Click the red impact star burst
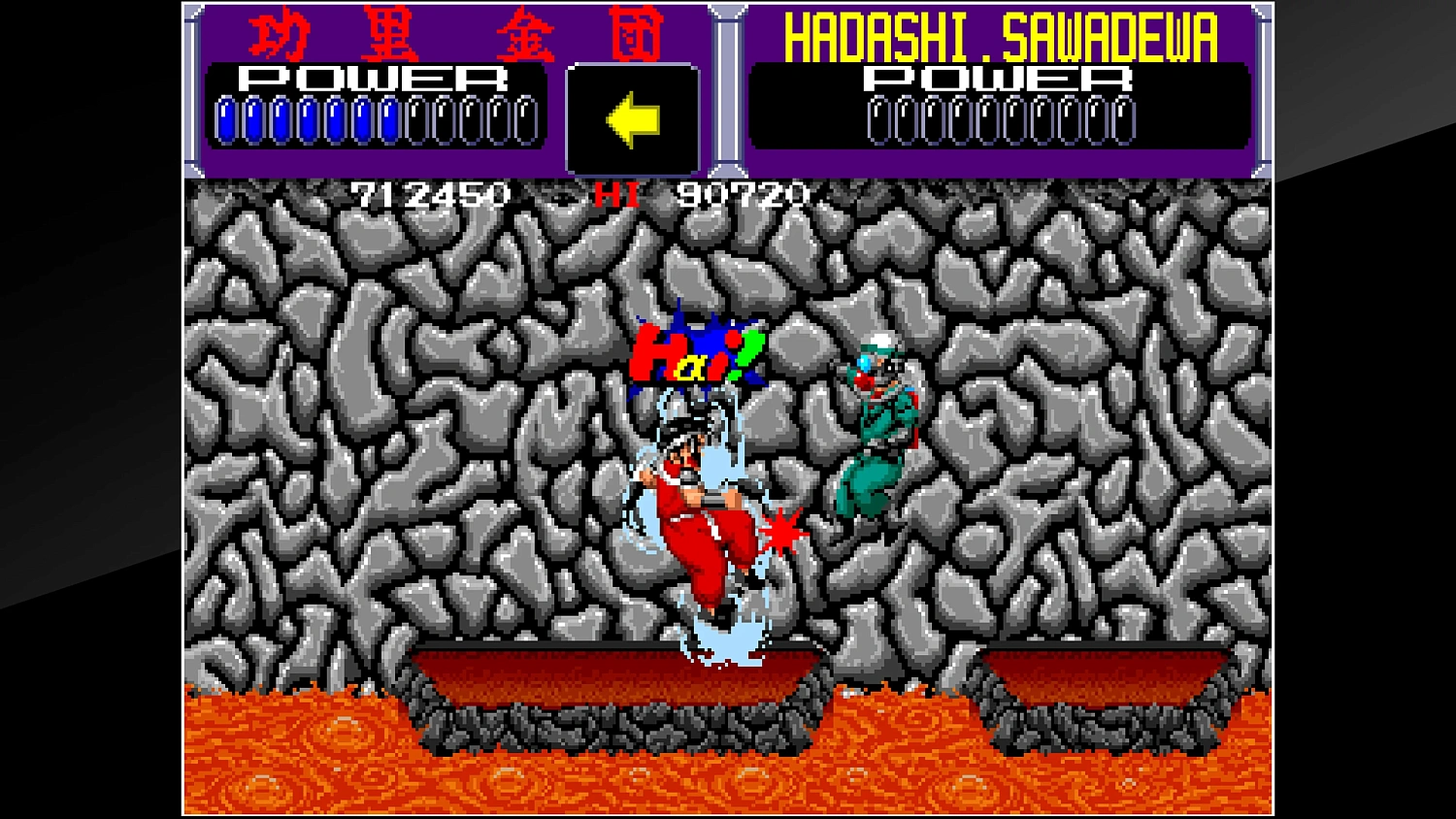 (x=781, y=532)
